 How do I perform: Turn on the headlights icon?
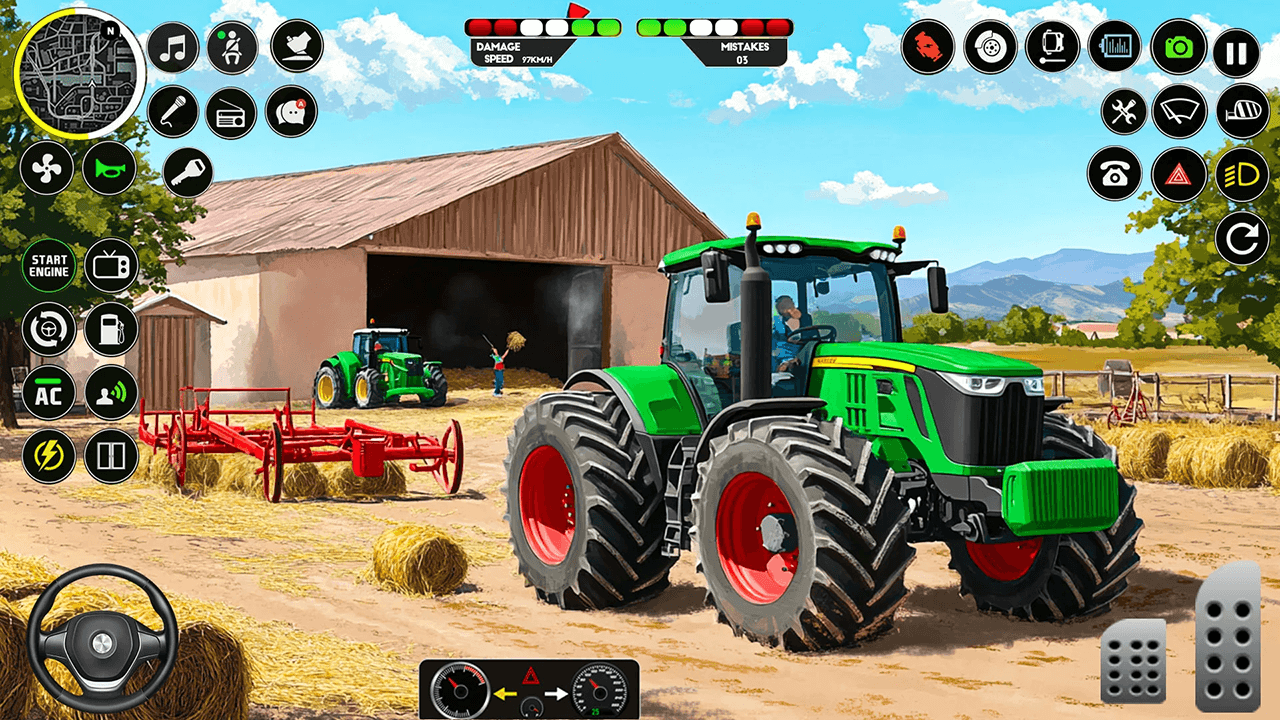coord(1240,172)
